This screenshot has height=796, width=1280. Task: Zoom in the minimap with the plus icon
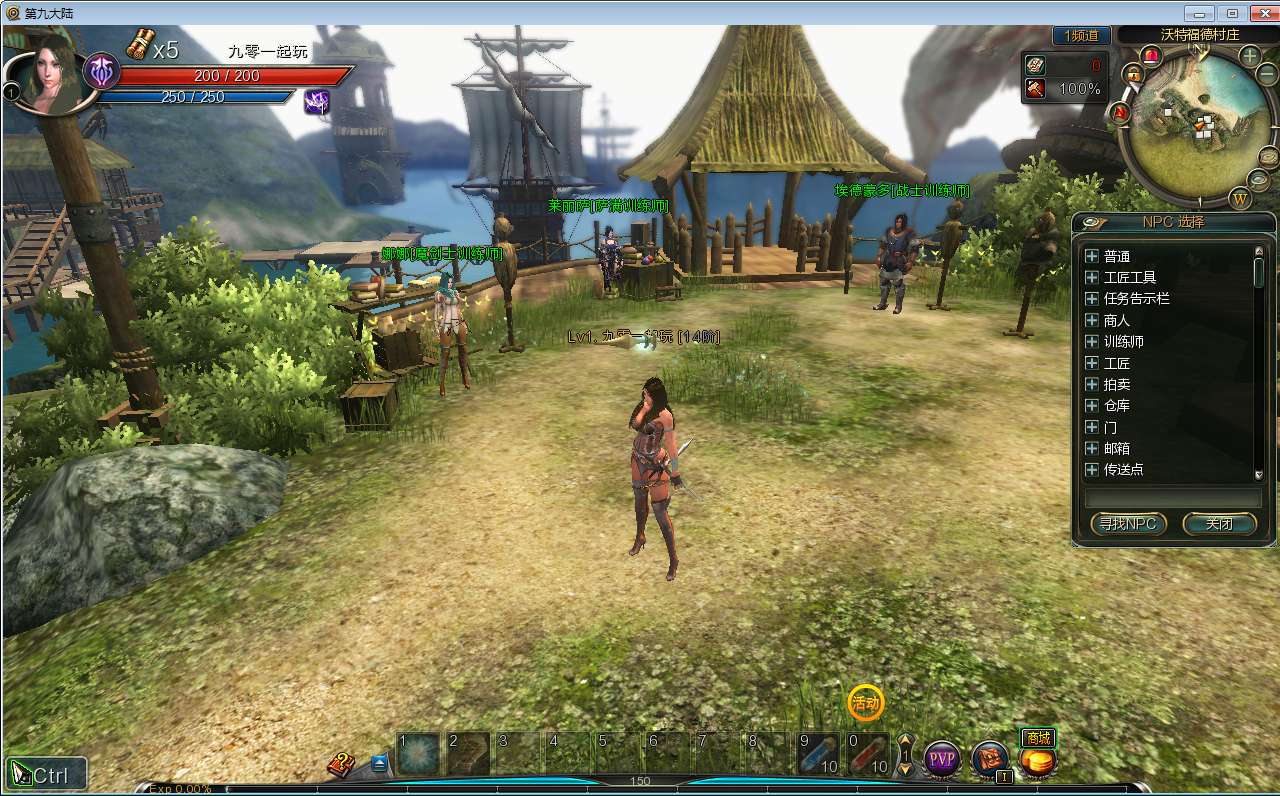click(x=1249, y=56)
